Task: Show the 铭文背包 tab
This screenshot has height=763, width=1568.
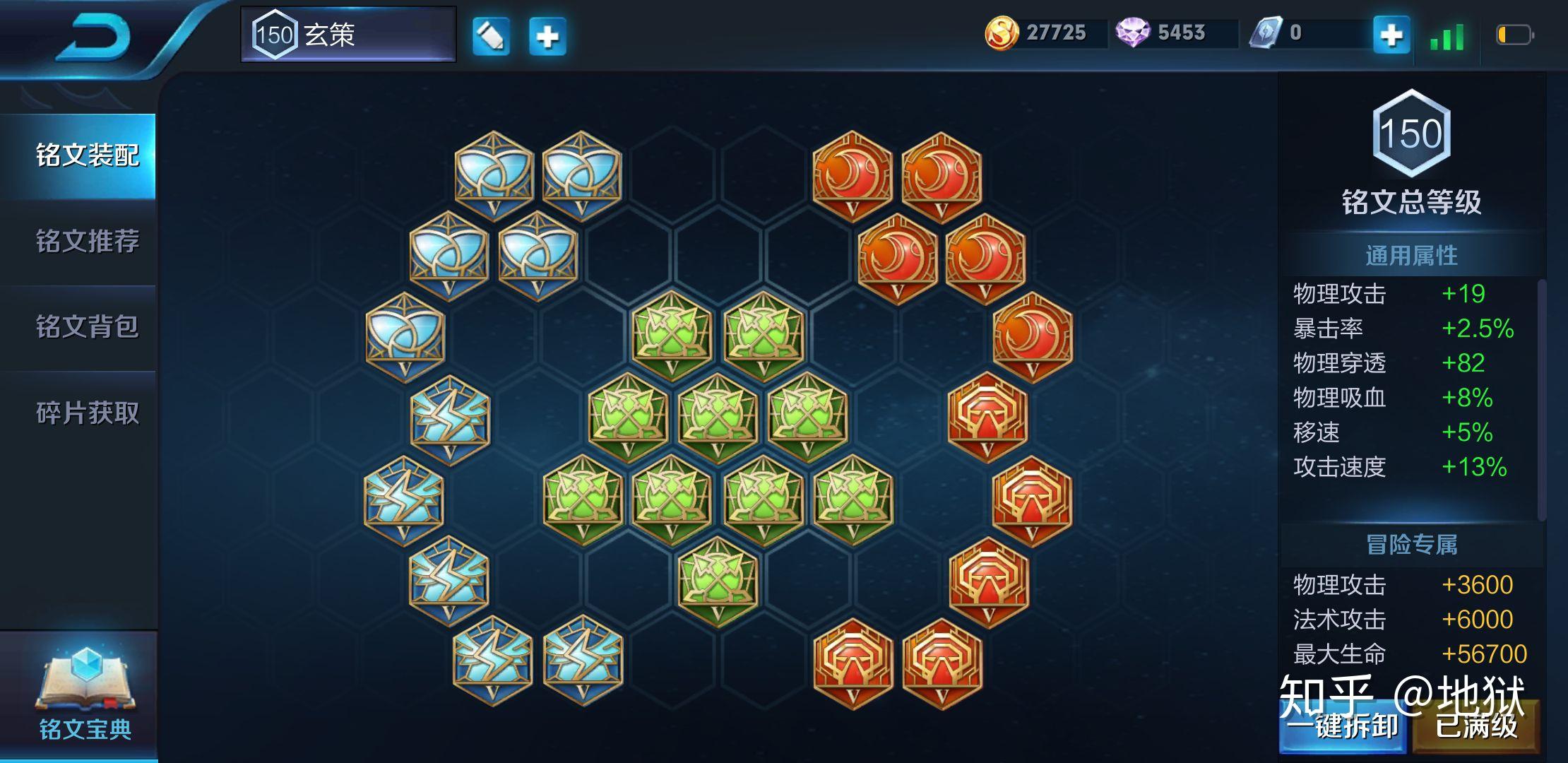Action: point(86,327)
